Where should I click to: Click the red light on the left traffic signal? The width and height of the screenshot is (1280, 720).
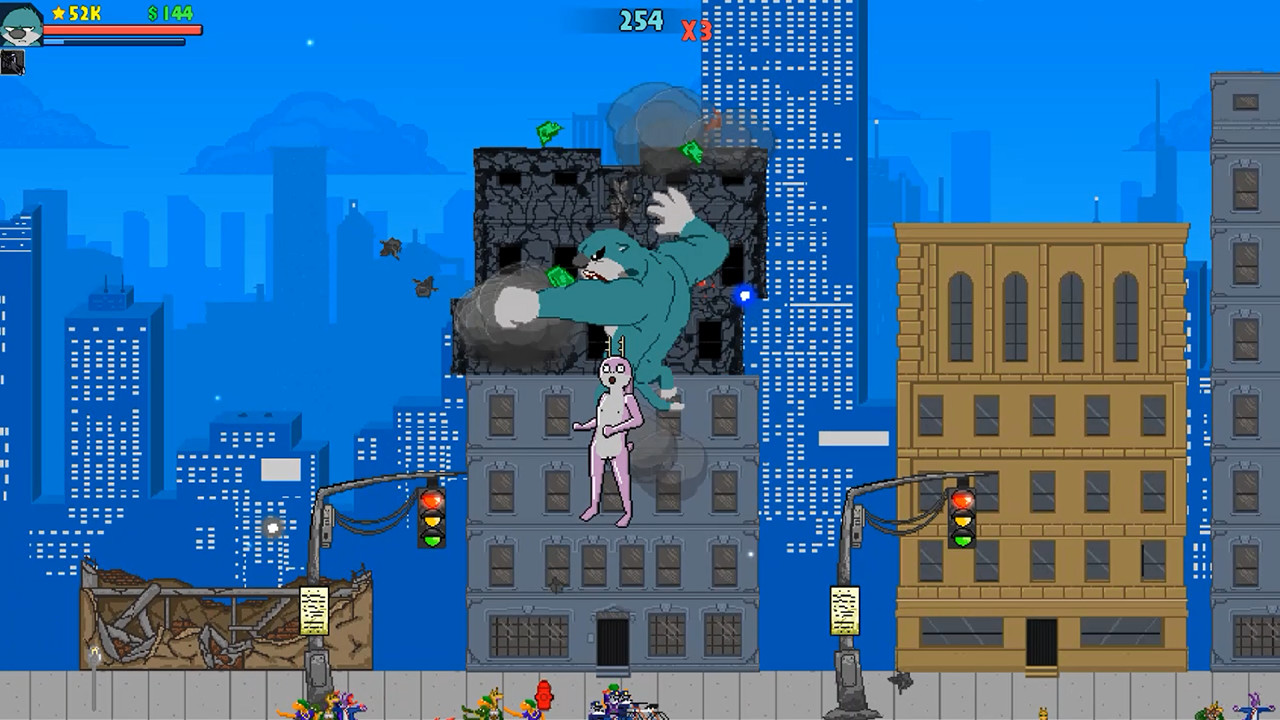click(x=431, y=498)
